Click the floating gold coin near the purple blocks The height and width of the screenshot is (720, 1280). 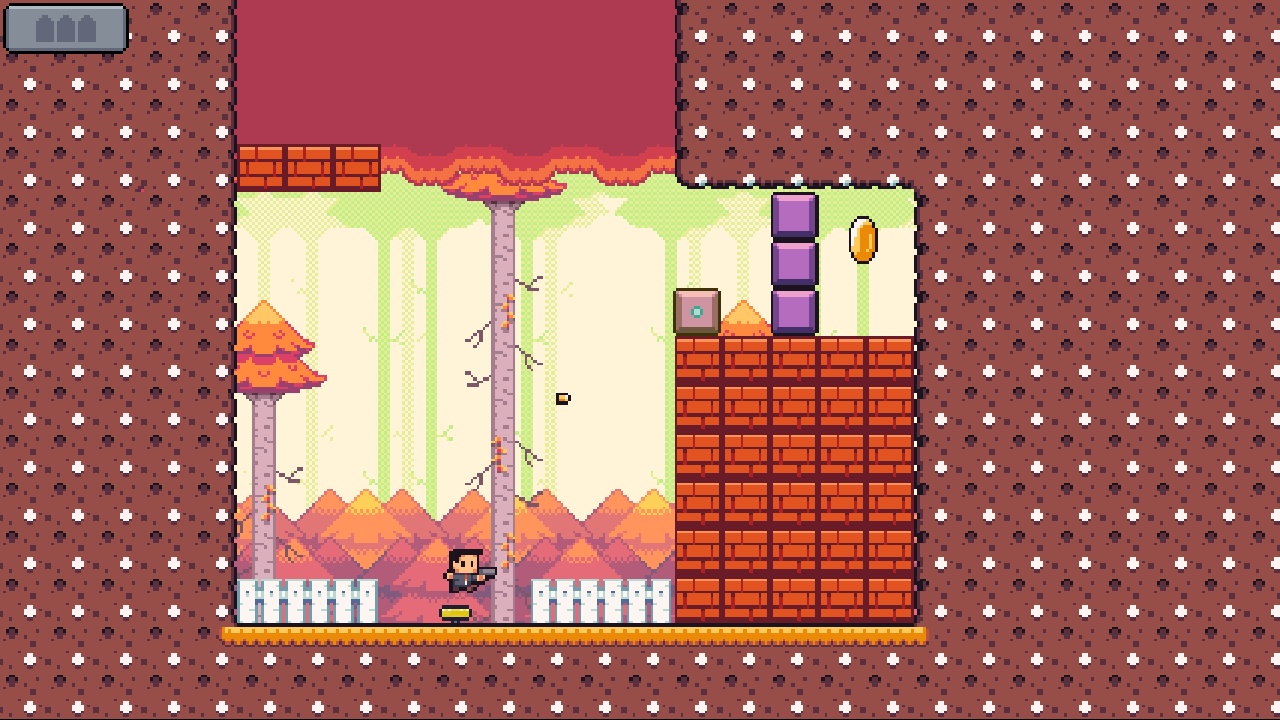863,240
